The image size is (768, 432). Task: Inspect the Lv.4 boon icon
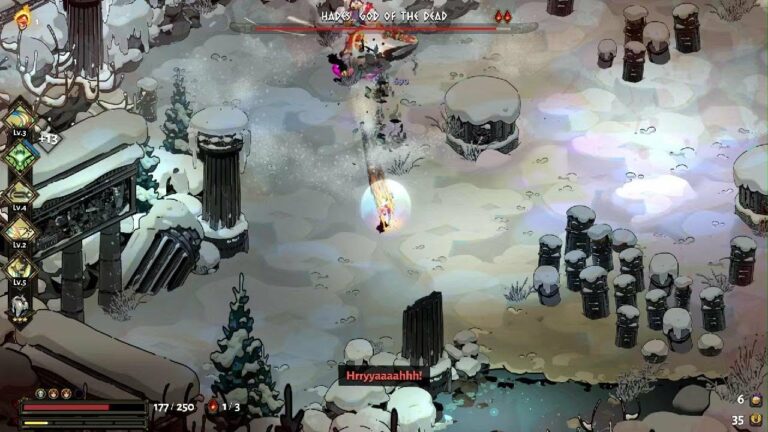point(19,193)
